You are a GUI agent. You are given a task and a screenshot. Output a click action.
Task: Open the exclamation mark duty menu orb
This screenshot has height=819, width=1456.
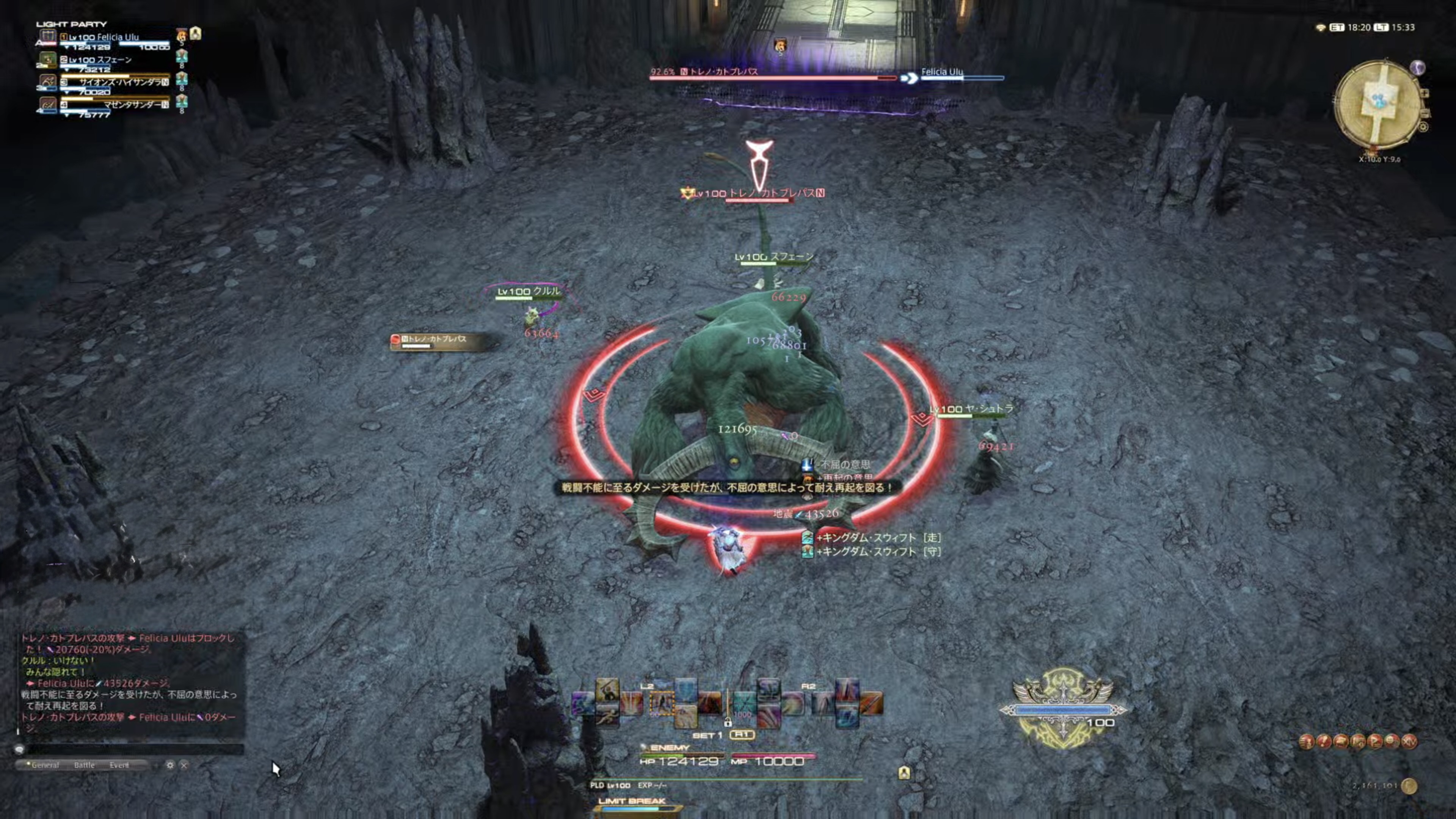(1324, 741)
